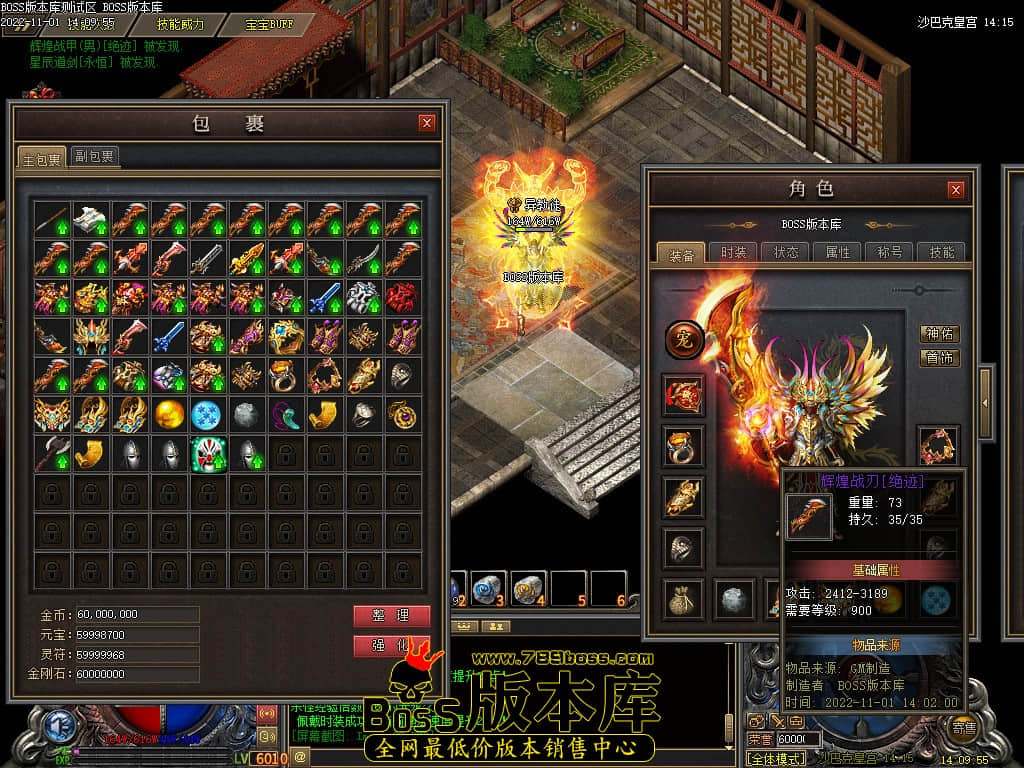This screenshot has height=768, width=1024.
Task: Pick the golden orb item in bag
Action: [x=169, y=414]
